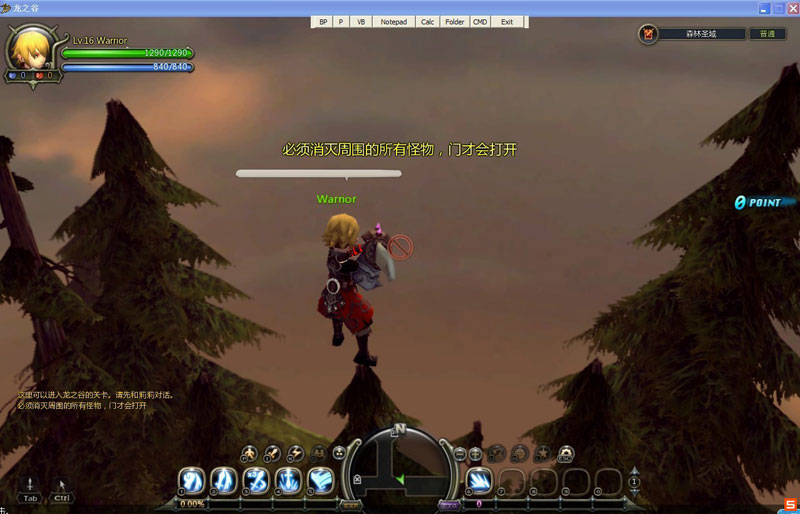800x514 pixels.
Task: Activate the downward sword plunge skill
Action: [288, 481]
